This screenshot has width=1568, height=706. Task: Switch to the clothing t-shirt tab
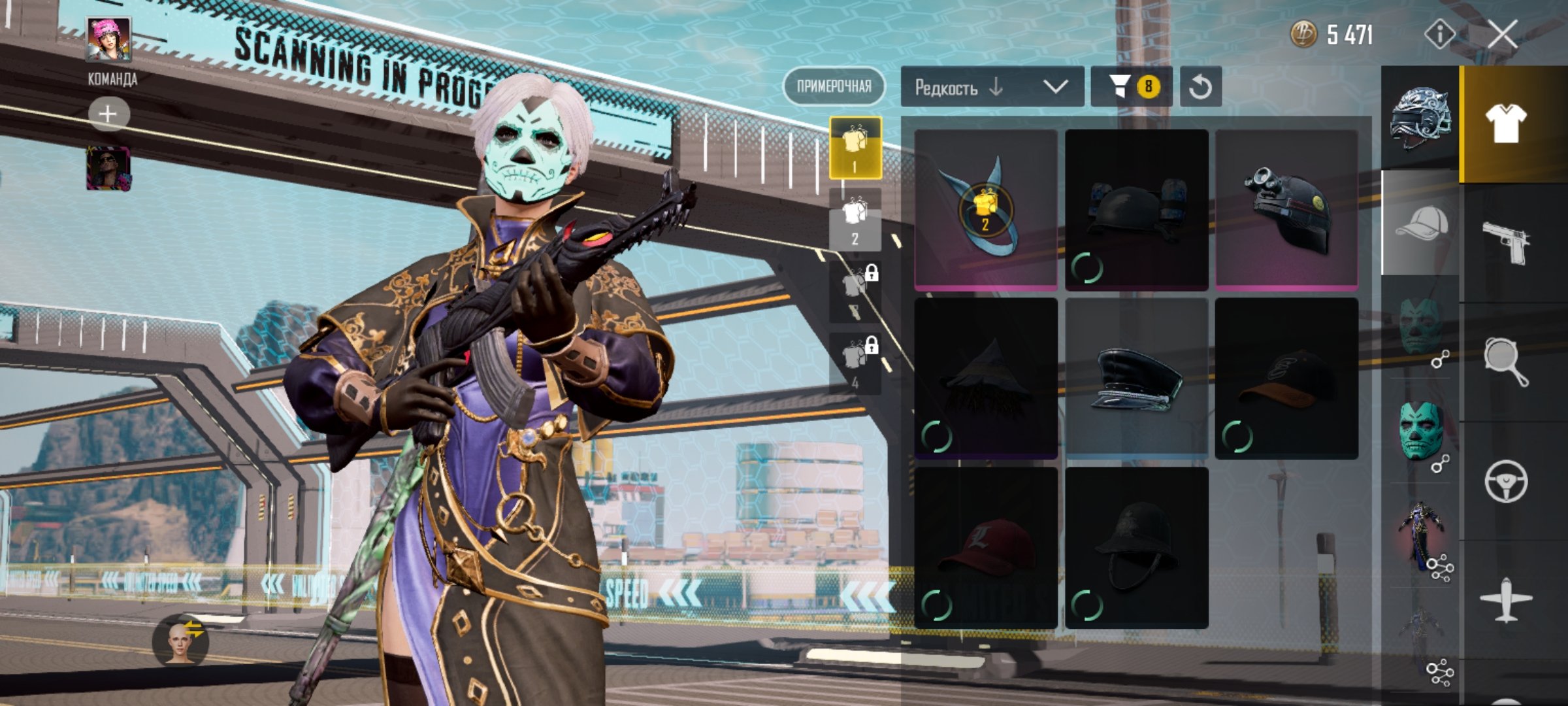1505,124
